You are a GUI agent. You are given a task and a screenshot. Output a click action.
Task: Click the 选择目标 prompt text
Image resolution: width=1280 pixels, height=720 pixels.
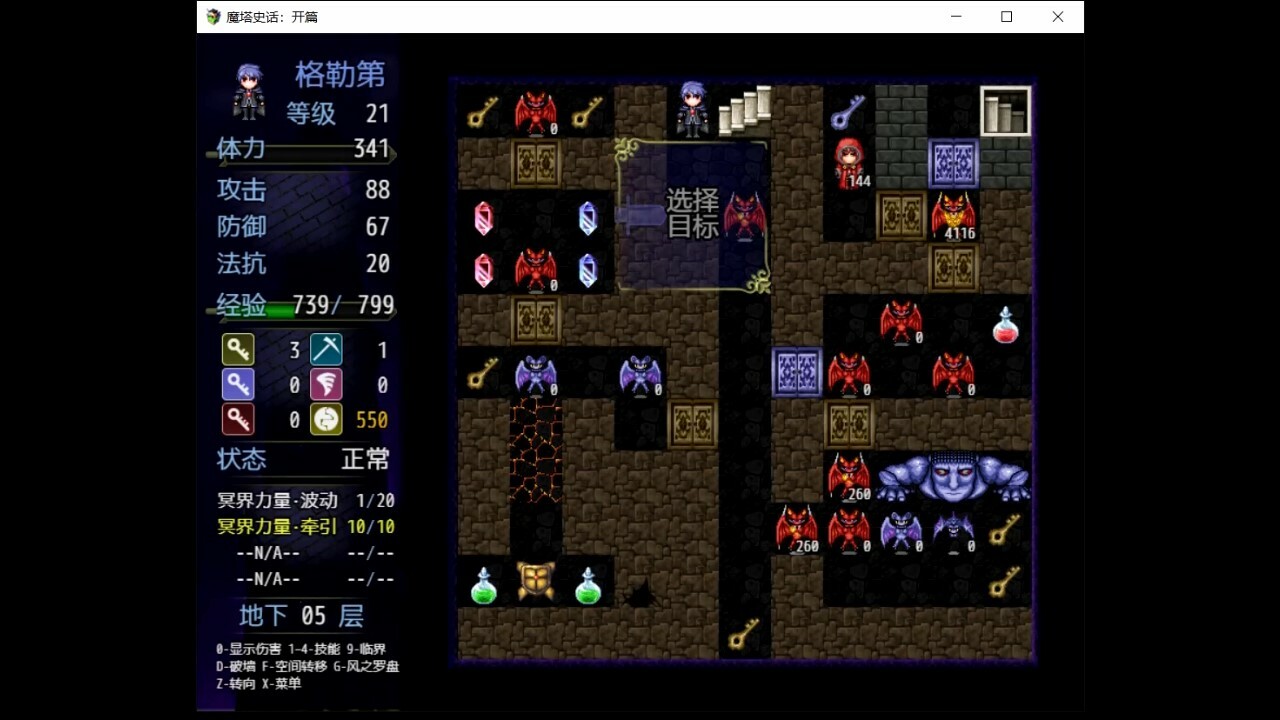point(694,213)
